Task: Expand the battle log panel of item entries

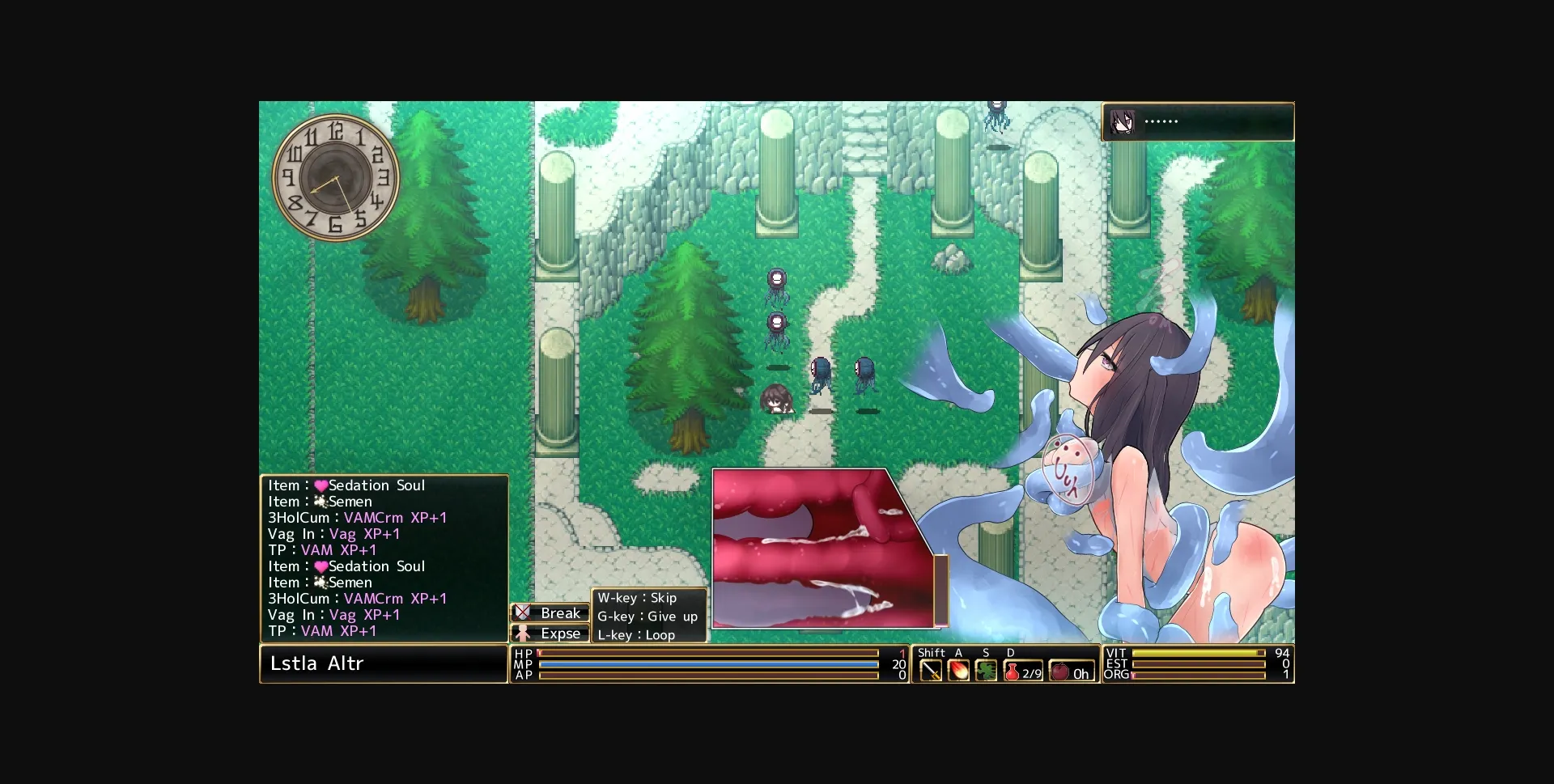Action: pos(384,558)
